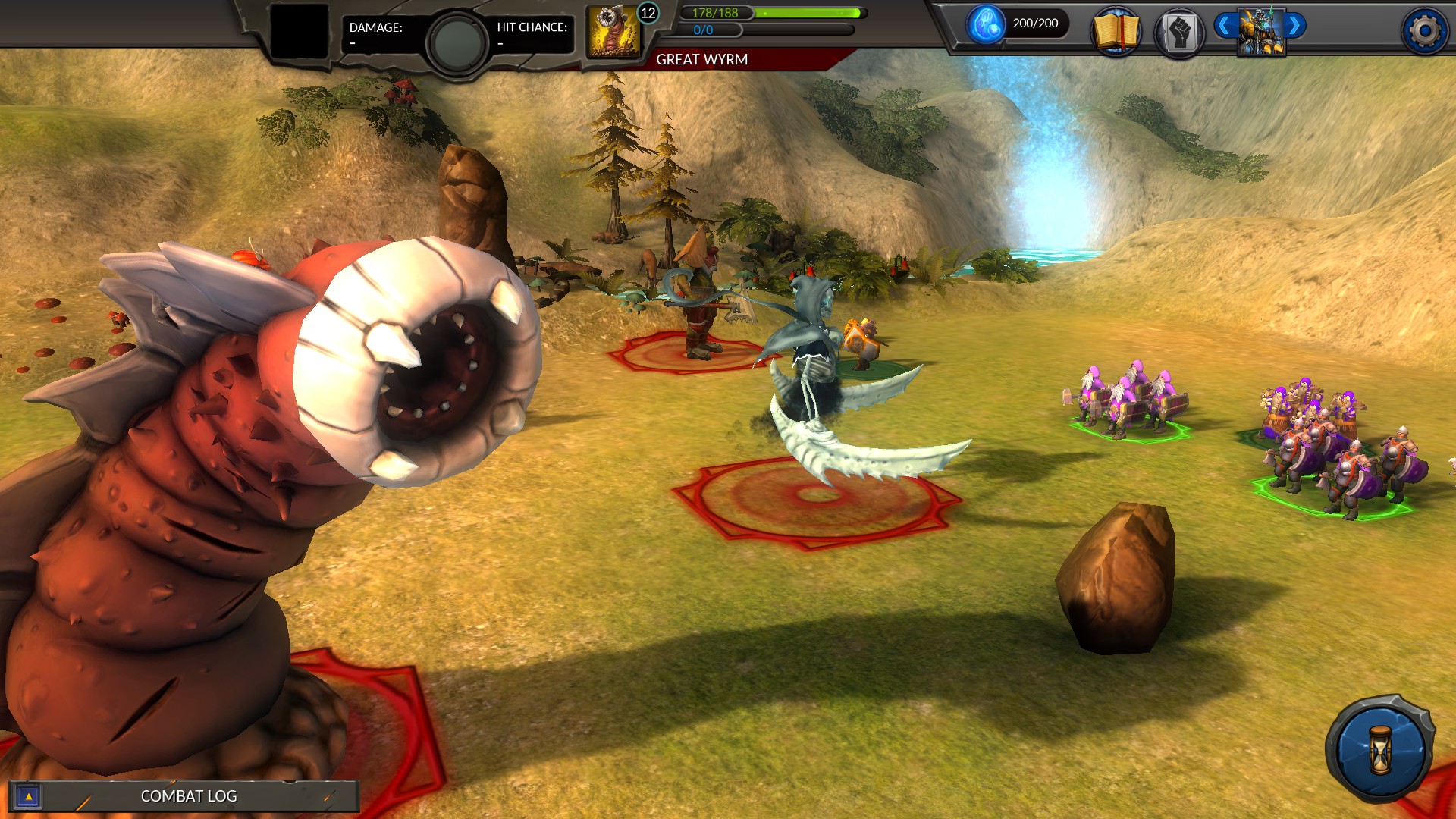The image size is (1456, 819).
Task: Click the level 12 badge on the portrait
Action: point(648,13)
